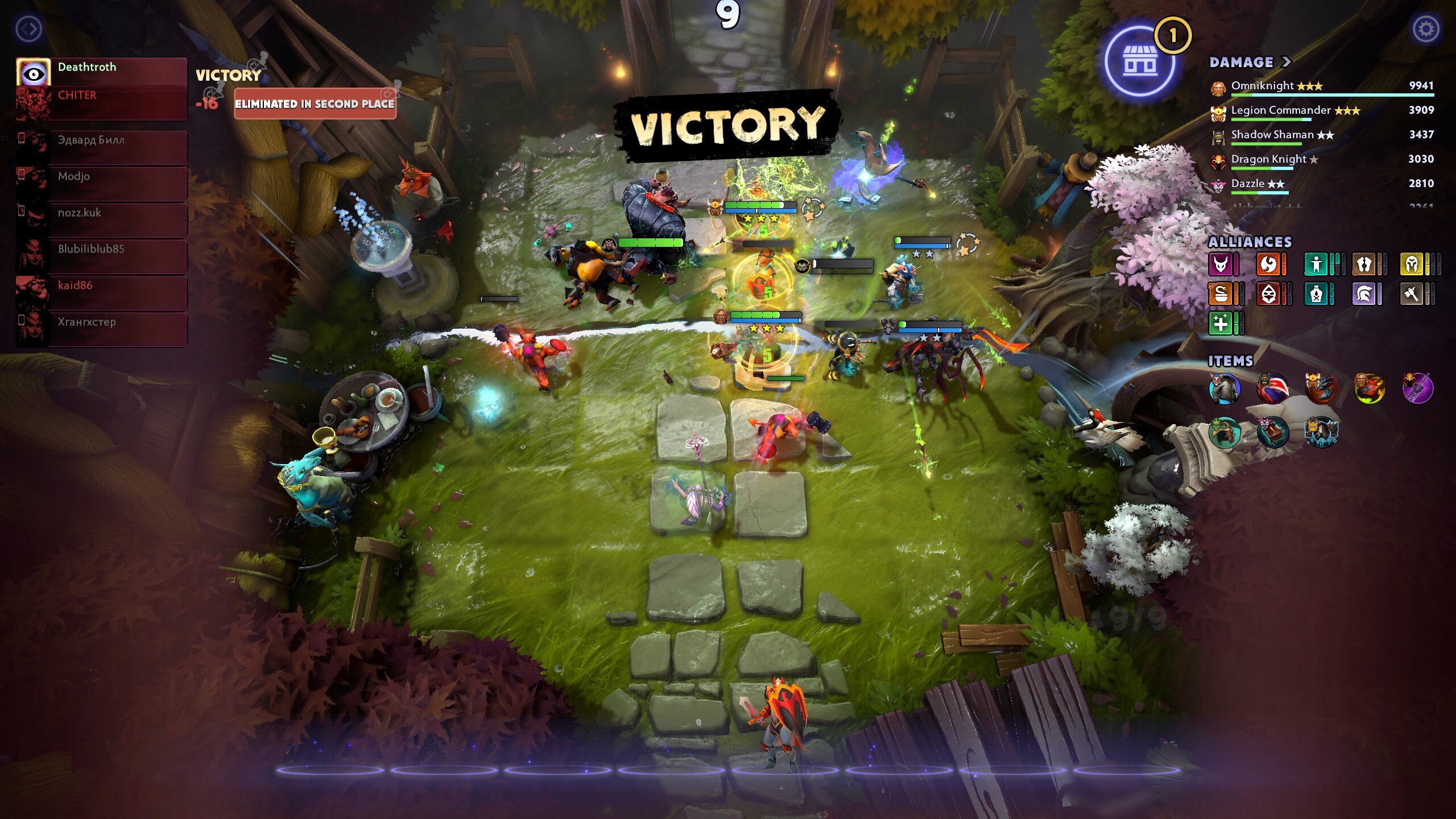The width and height of the screenshot is (1456, 819).
Task: Open the settings gear menu
Action: click(x=1425, y=28)
